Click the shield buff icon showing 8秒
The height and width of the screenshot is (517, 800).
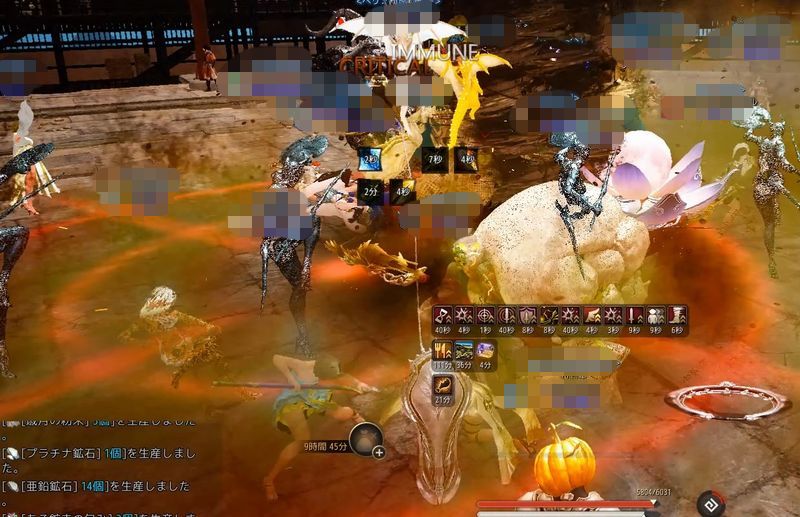[x=527, y=316]
